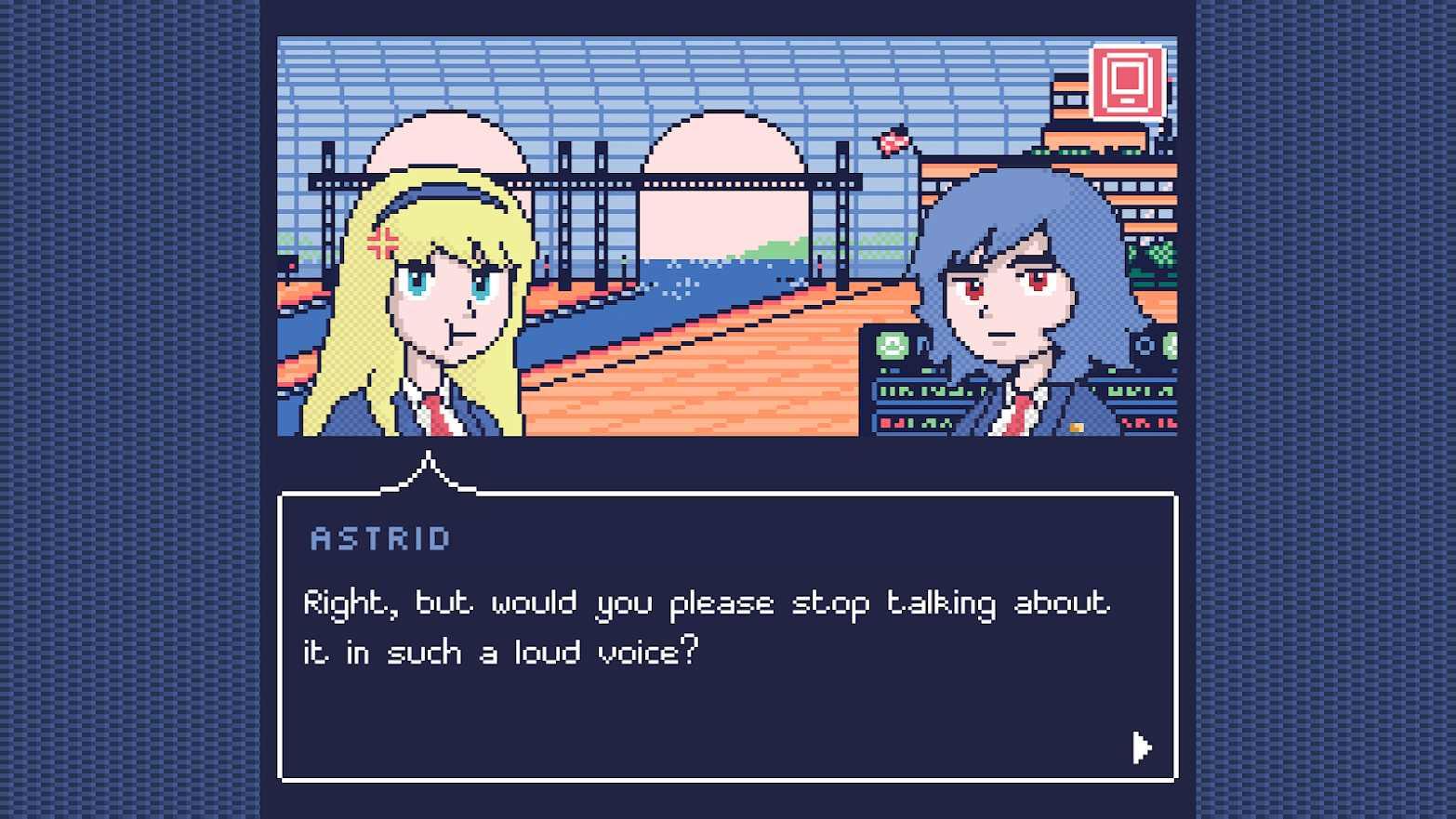
Task: Advance dialogue with the white arrow
Action: pos(1141,746)
